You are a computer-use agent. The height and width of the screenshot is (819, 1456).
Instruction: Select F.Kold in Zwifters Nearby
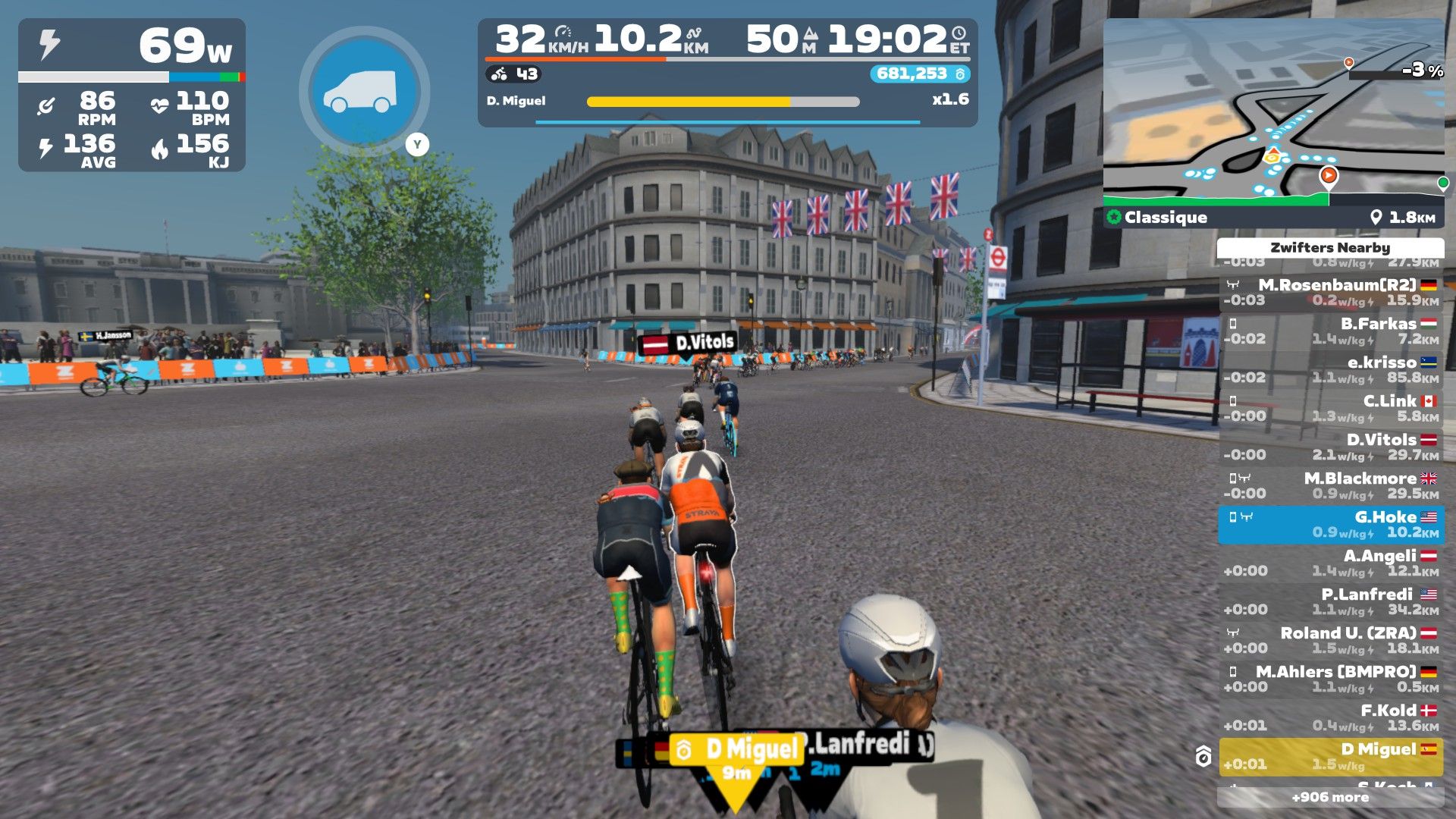(x=1331, y=718)
